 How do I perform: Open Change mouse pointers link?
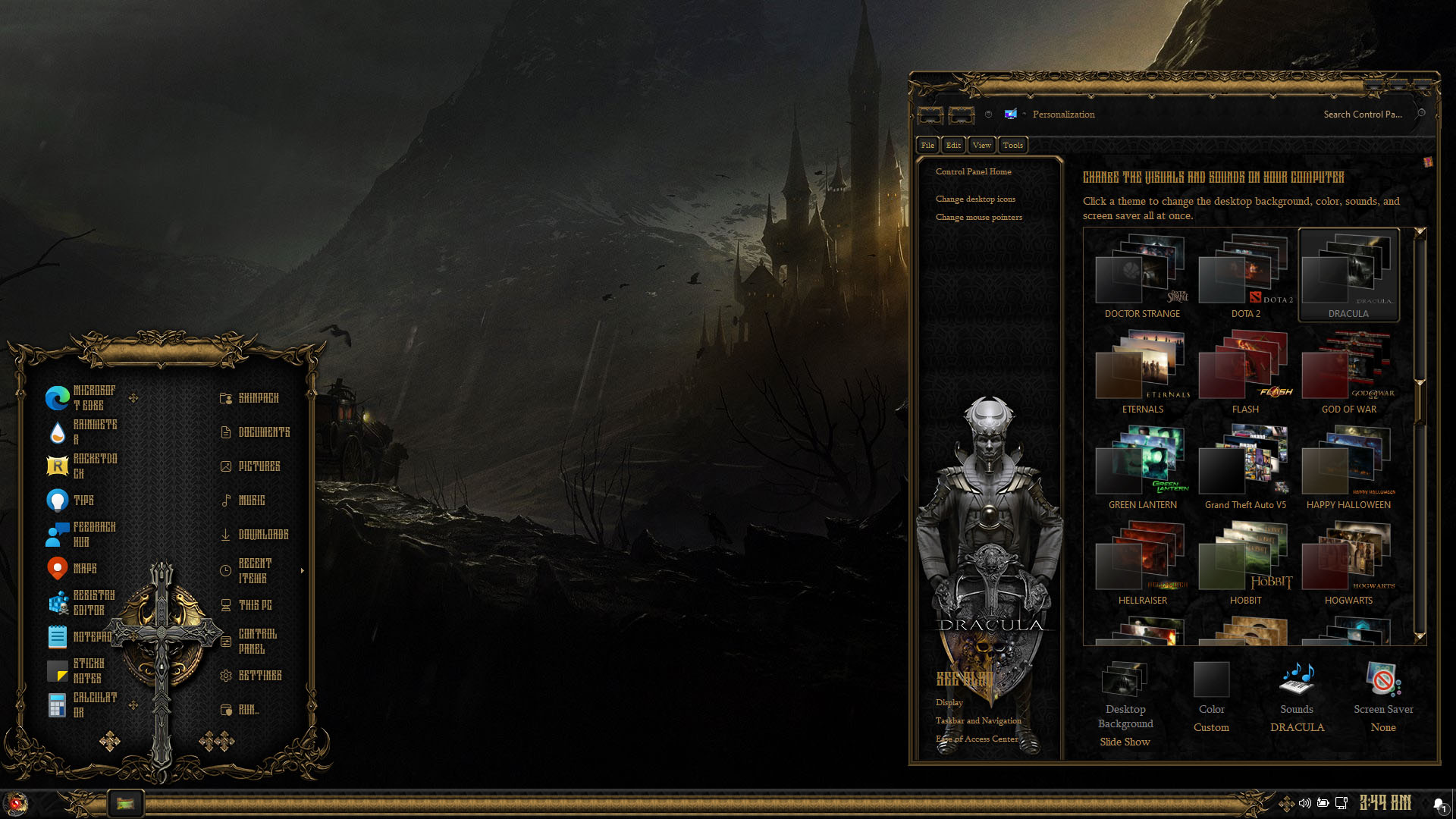tap(978, 217)
